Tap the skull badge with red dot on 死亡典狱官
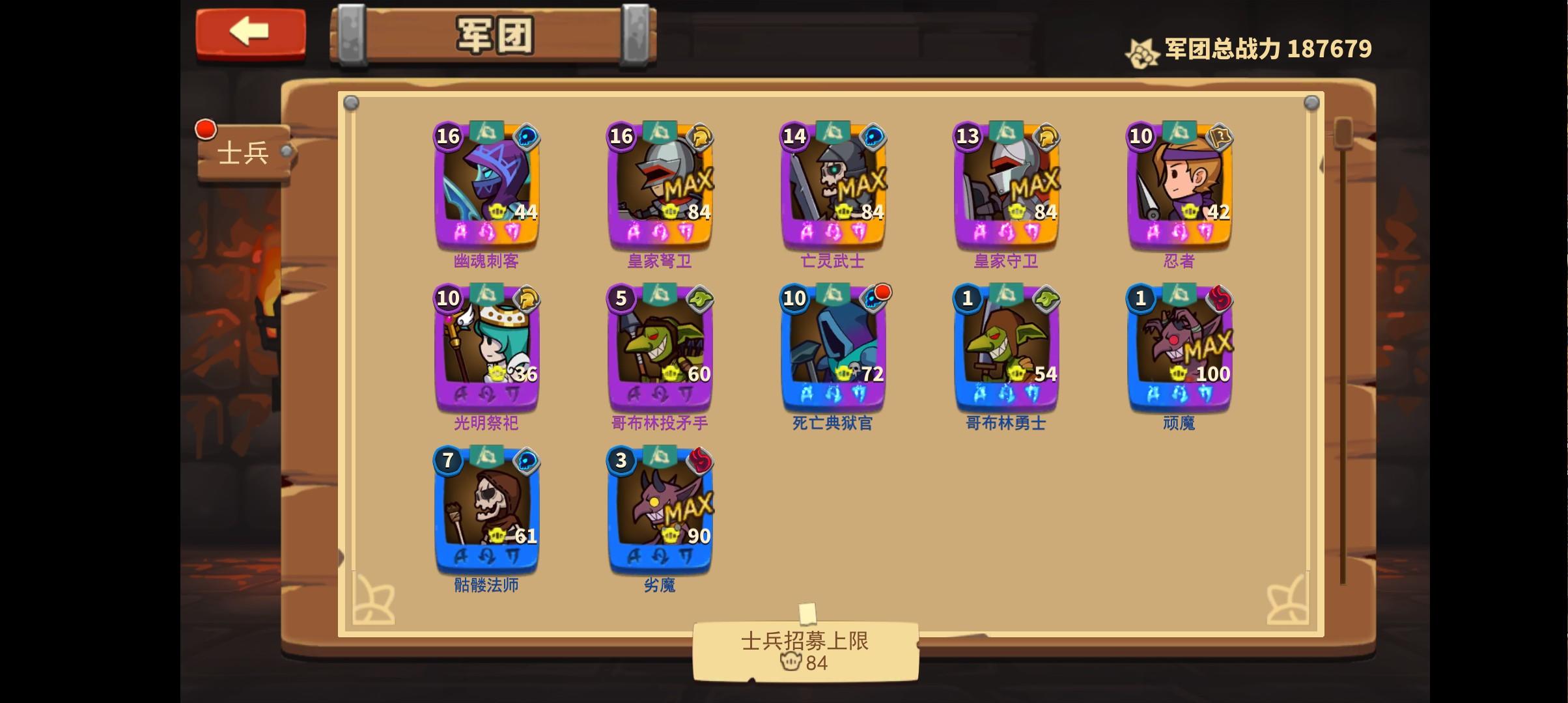Viewport: 1568px width, 703px height. pyautogui.click(x=873, y=298)
